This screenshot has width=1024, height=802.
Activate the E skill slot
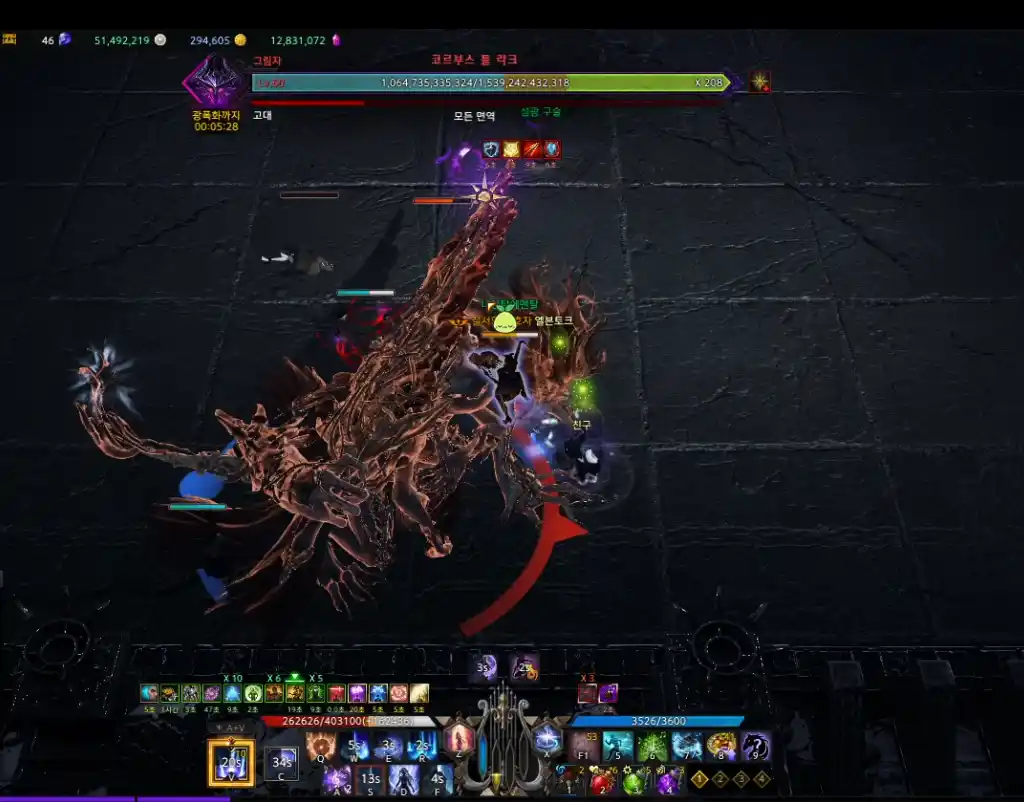(389, 746)
